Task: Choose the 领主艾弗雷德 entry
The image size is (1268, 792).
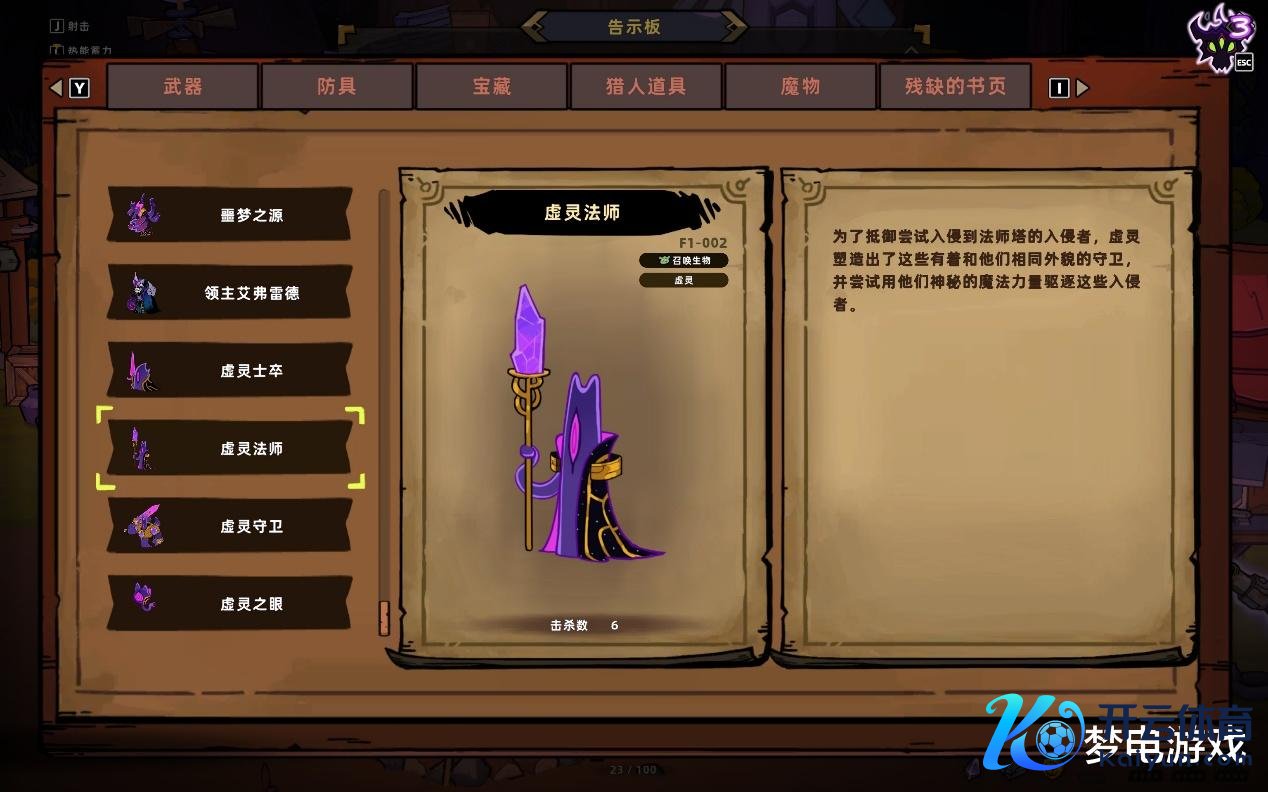Action: pyautogui.click(x=229, y=293)
